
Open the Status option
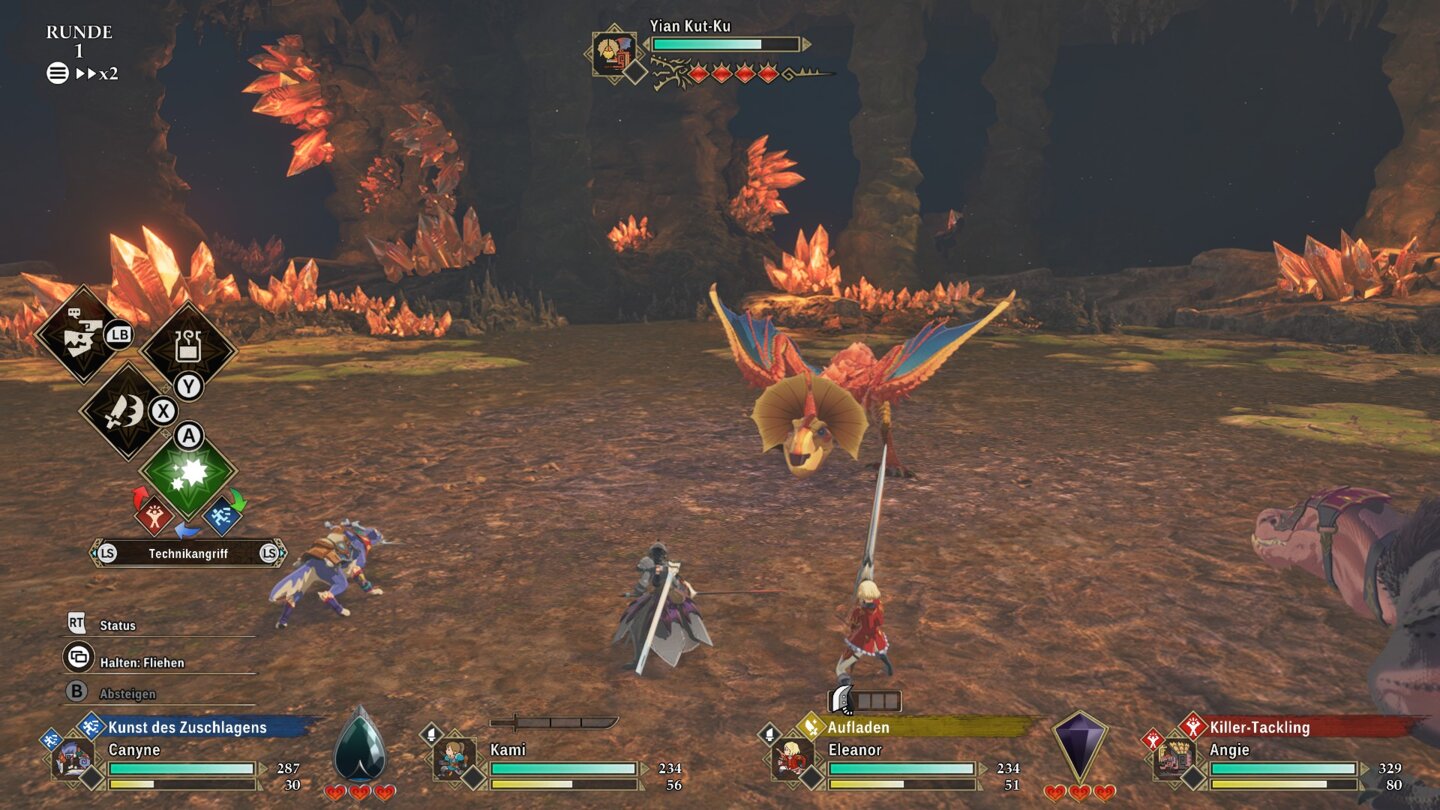point(117,625)
